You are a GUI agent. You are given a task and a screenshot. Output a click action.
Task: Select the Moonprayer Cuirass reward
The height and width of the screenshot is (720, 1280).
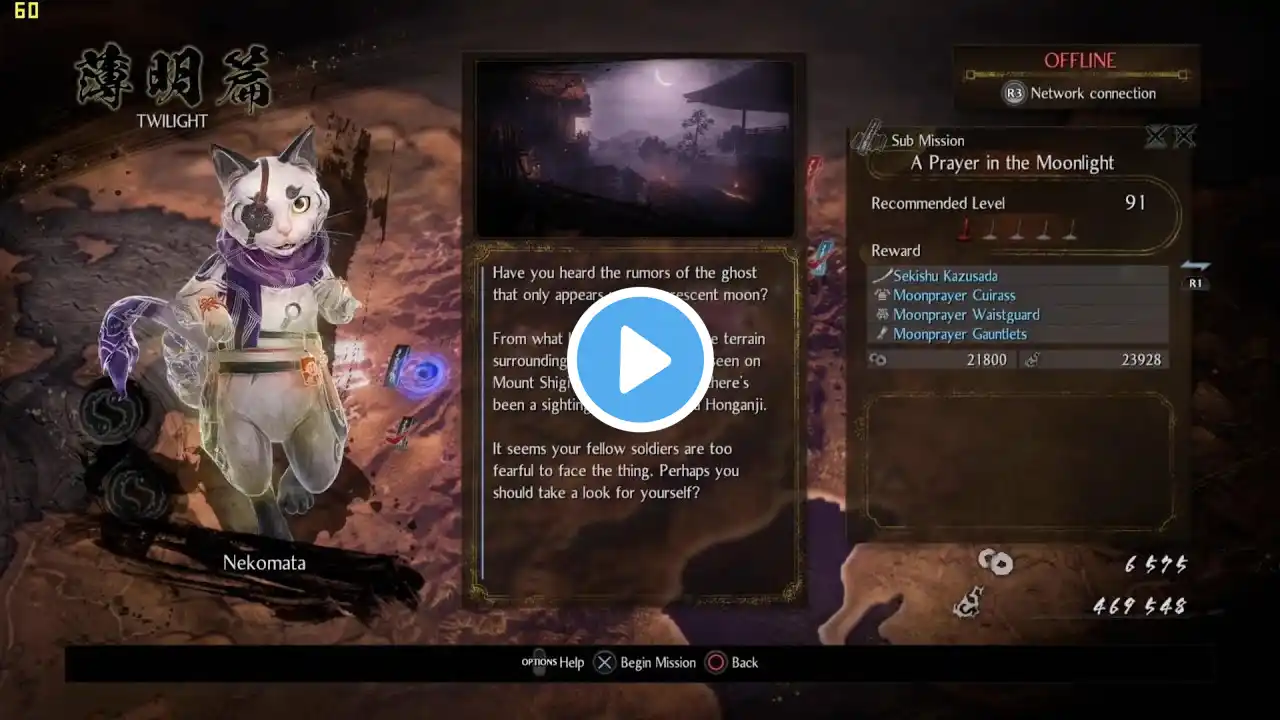pos(953,295)
